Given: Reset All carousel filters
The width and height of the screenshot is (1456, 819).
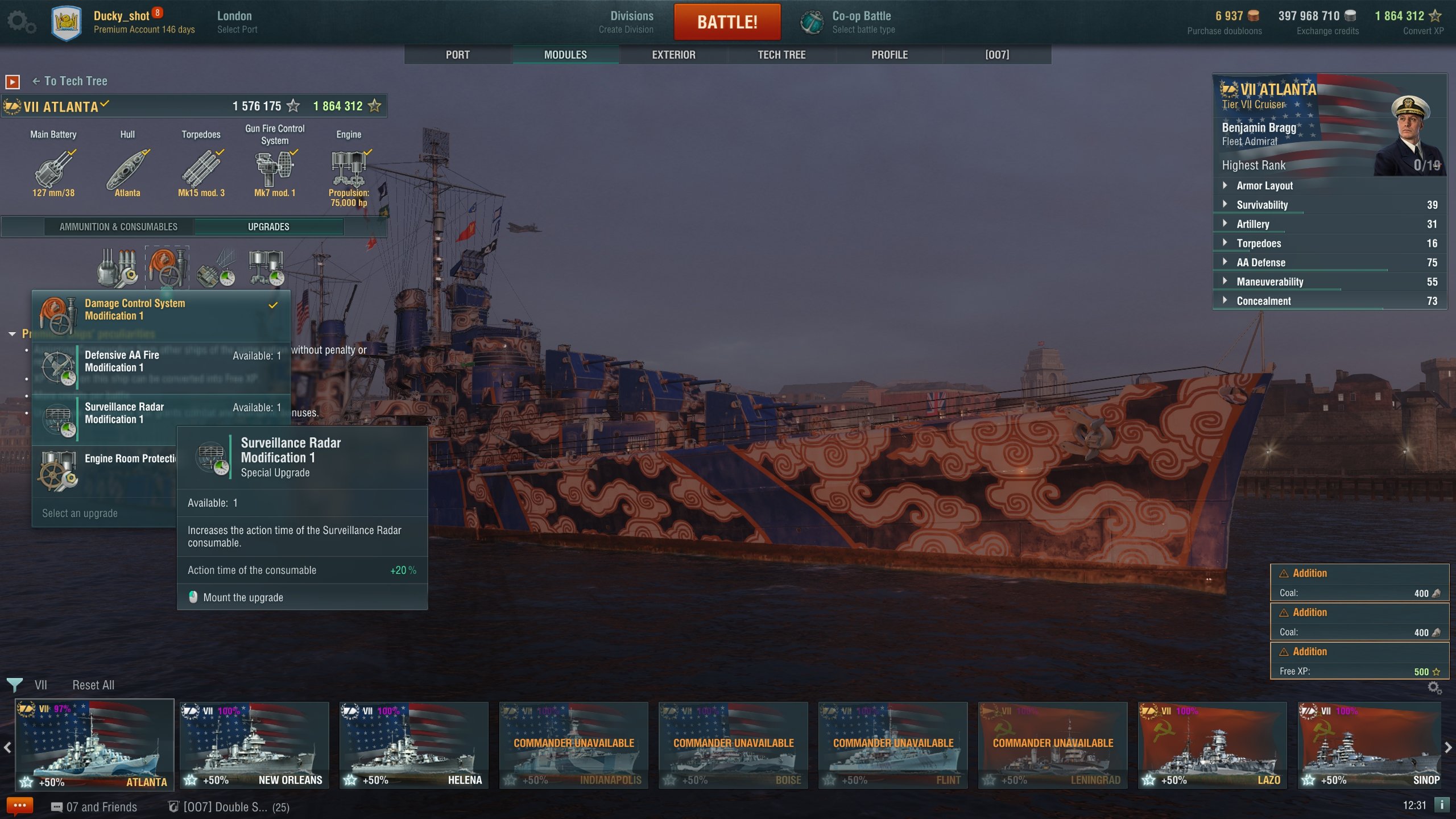Looking at the screenshot, I should click(x=93, y=685).
